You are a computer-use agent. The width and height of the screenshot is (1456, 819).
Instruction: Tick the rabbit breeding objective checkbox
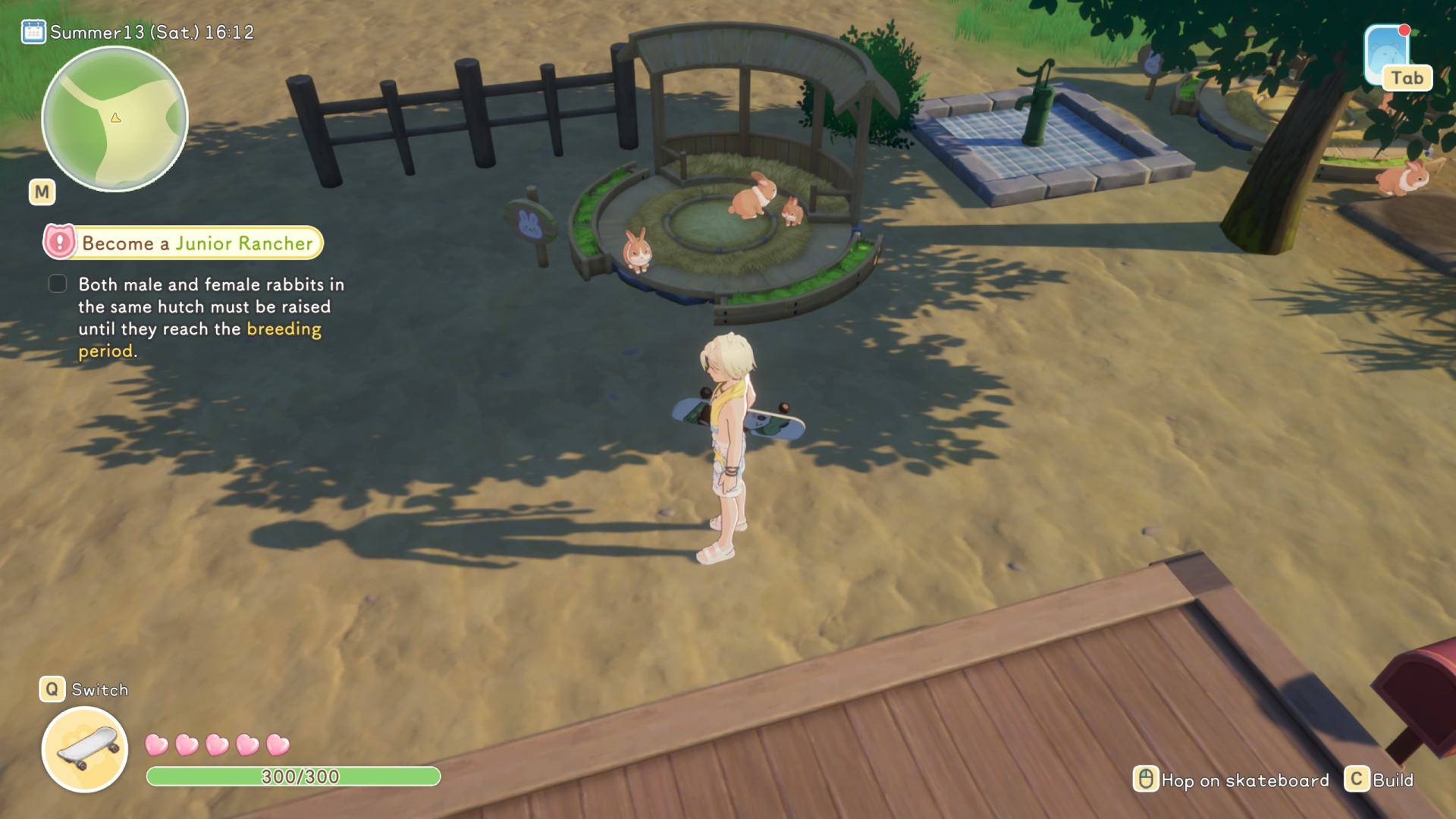58,284
